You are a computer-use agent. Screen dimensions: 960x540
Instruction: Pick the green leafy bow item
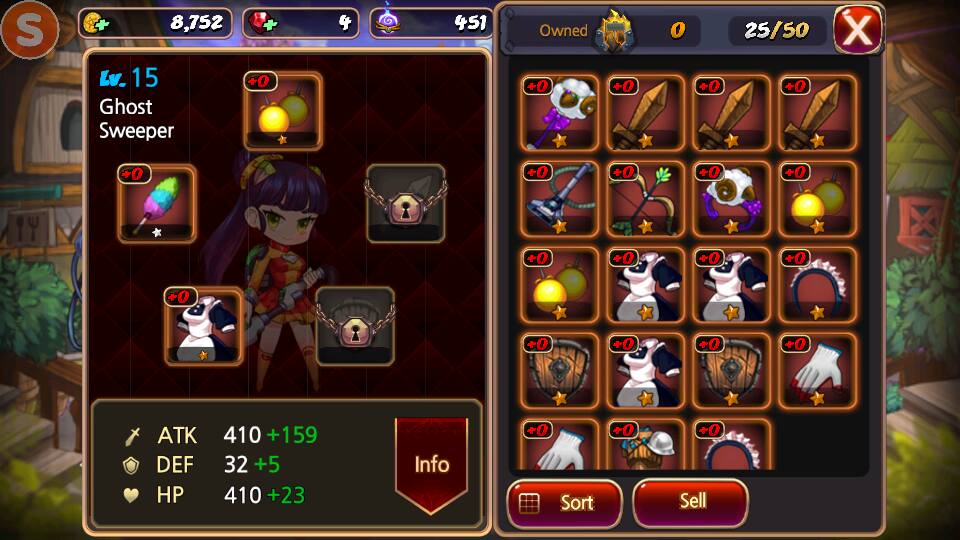pos(646,198)
